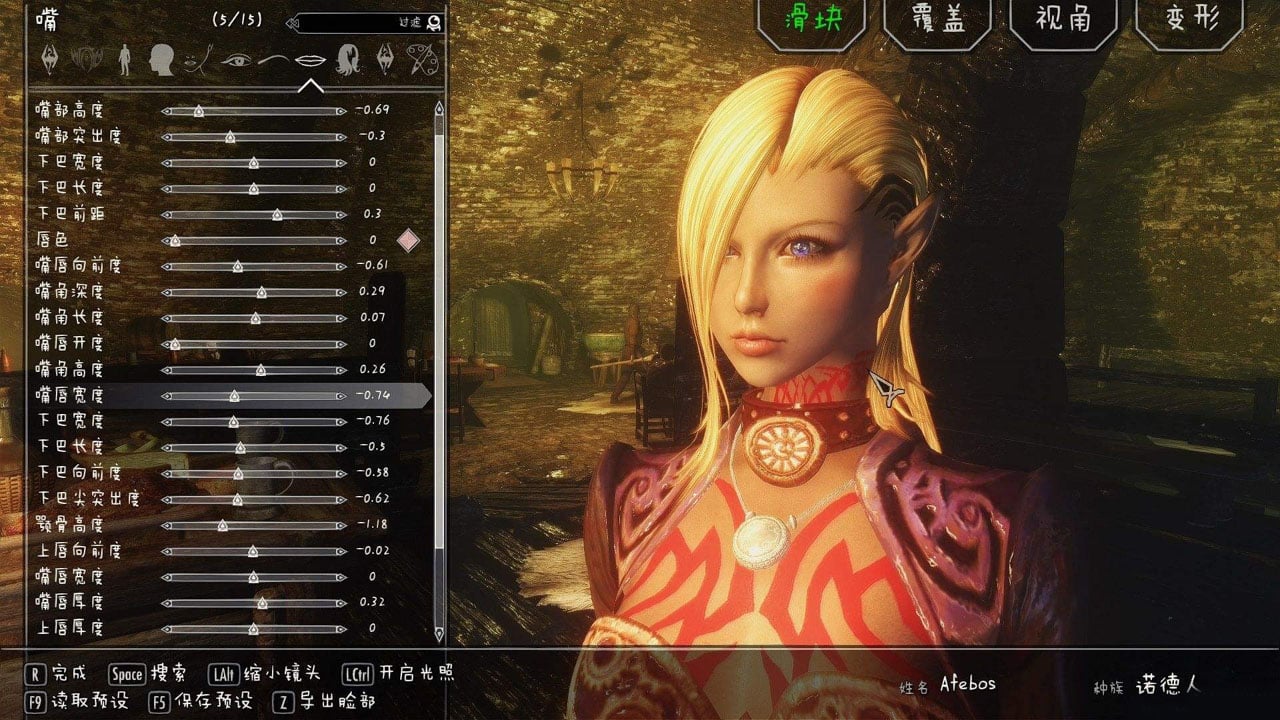Image resolution: width=1280 pixels, height=720 pixels.
Task: Click the 唇色 diamond color swatch
Action: point(407,239)
